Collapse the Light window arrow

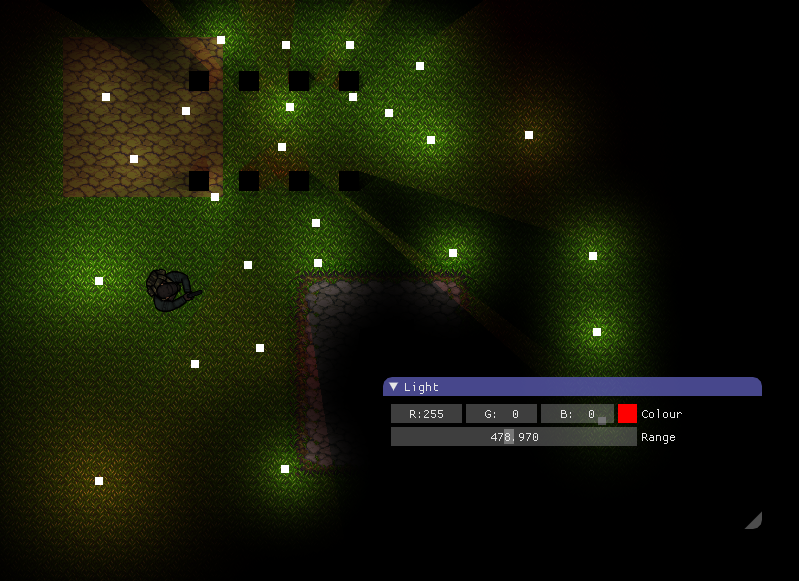394,386
